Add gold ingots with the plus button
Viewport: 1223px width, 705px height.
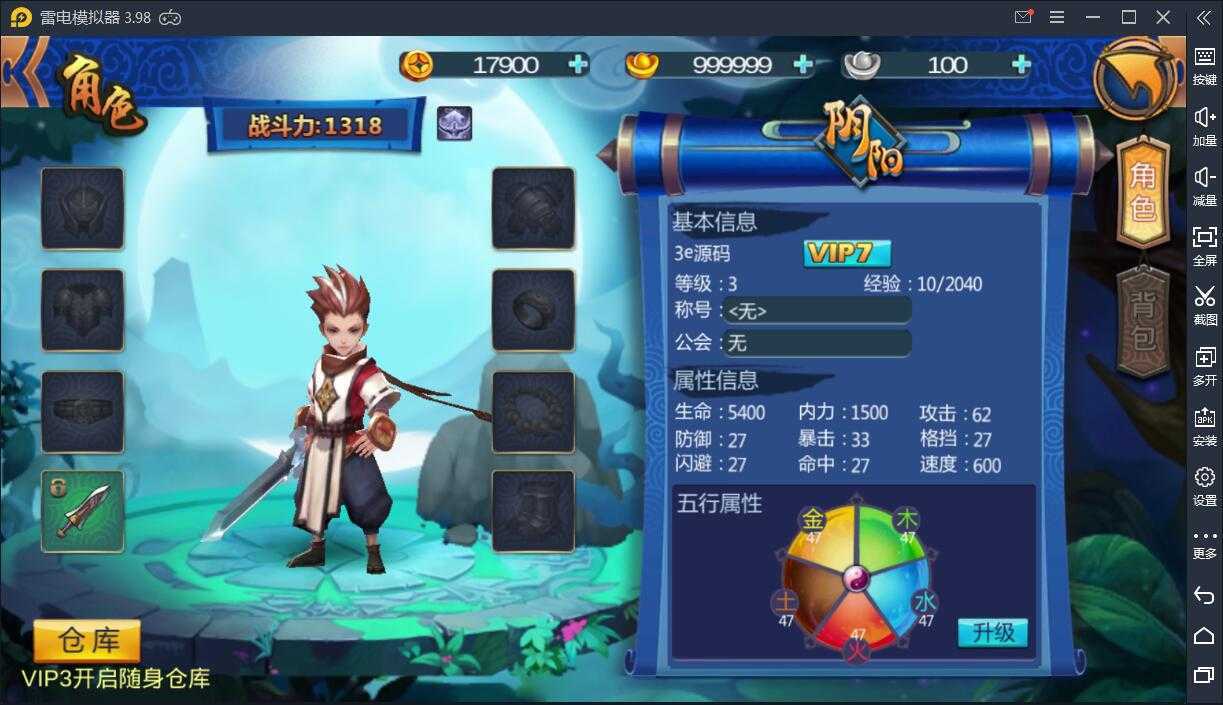[802, 65]
